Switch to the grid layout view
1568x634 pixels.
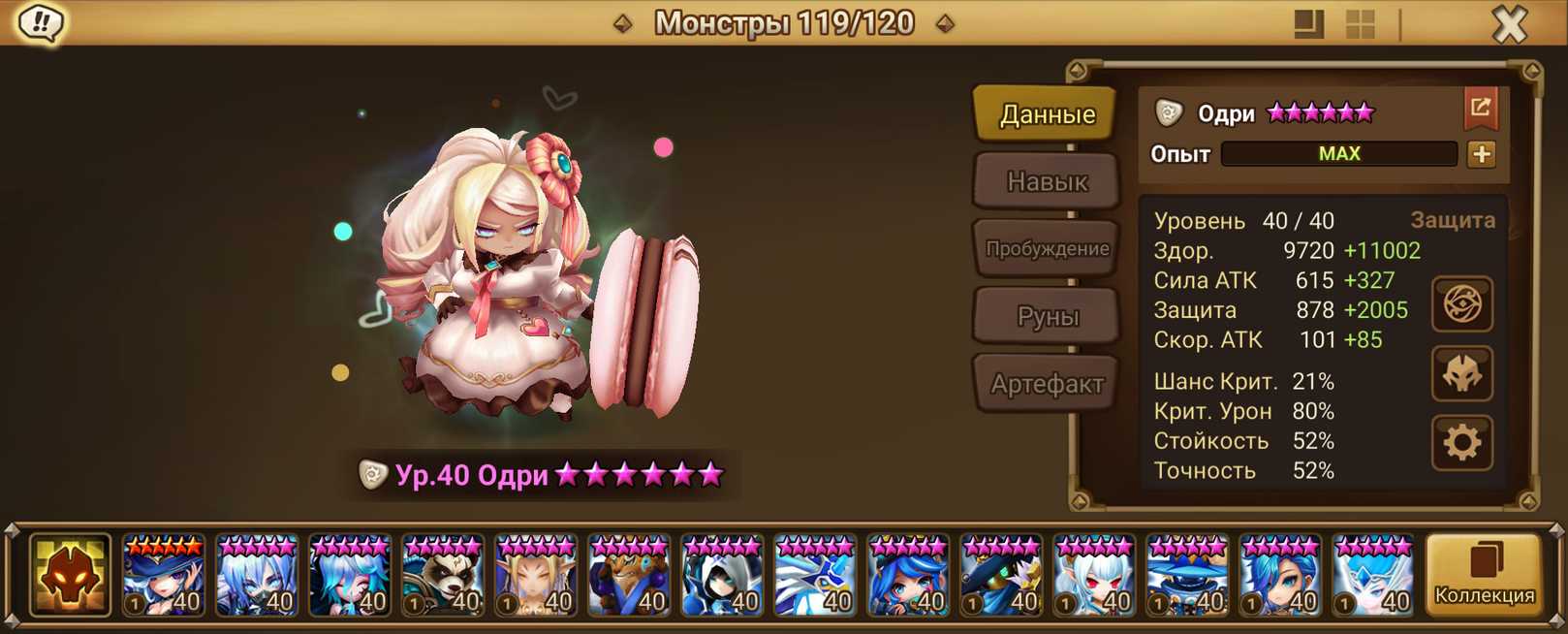point(1361,24)
